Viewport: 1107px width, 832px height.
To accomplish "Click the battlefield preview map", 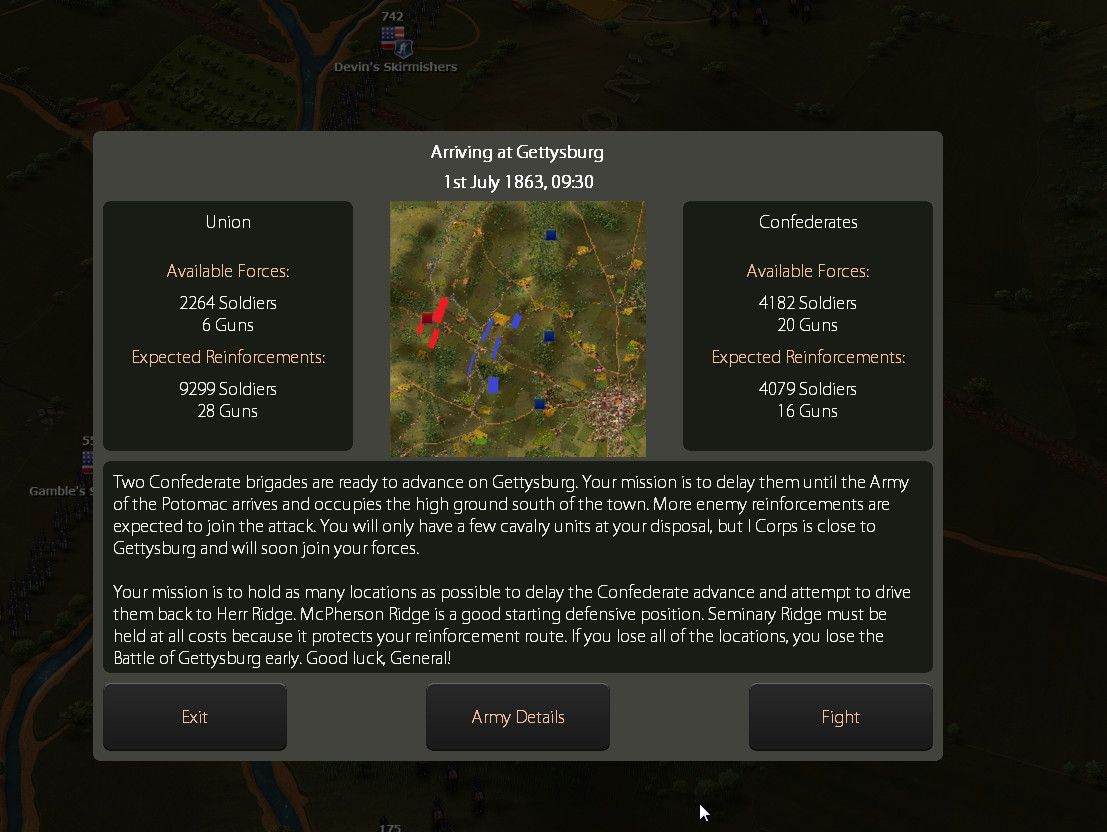I will coord(518,329).
